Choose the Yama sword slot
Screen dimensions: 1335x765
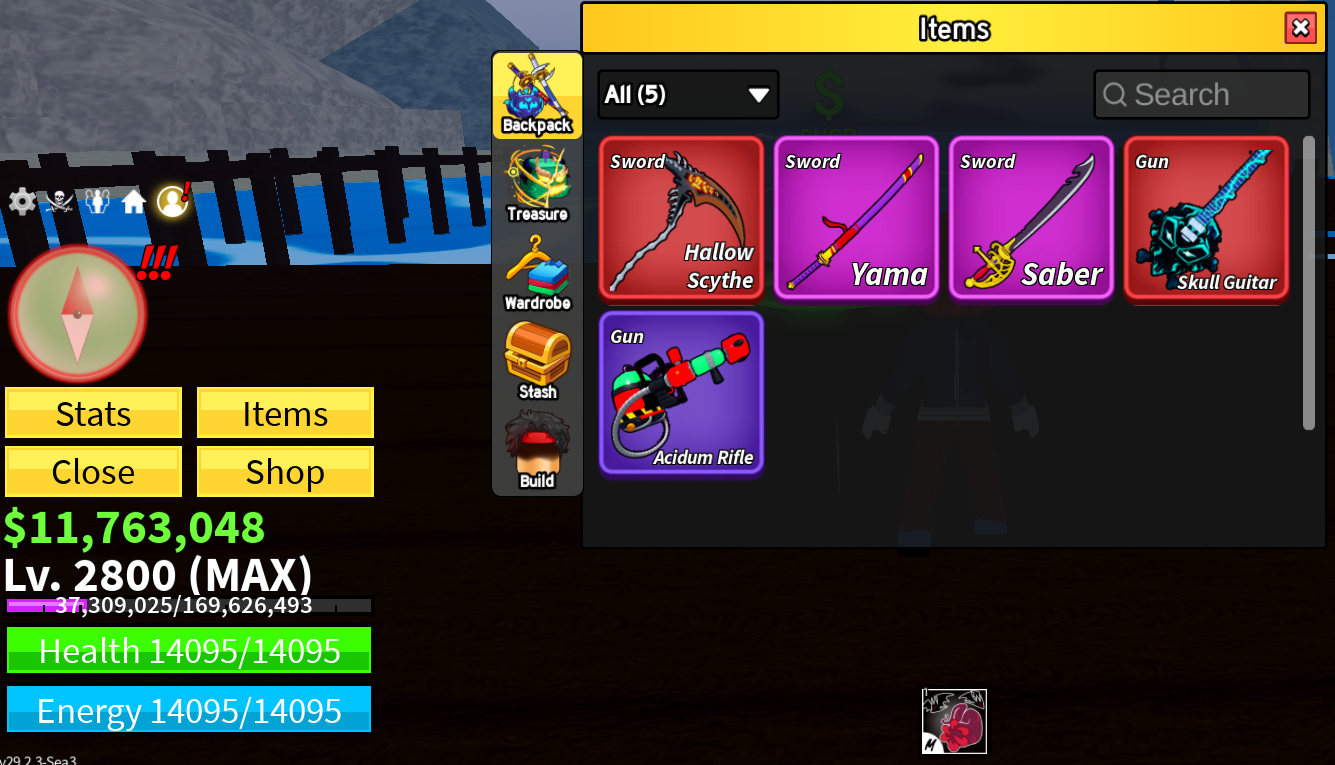(856, 218)
